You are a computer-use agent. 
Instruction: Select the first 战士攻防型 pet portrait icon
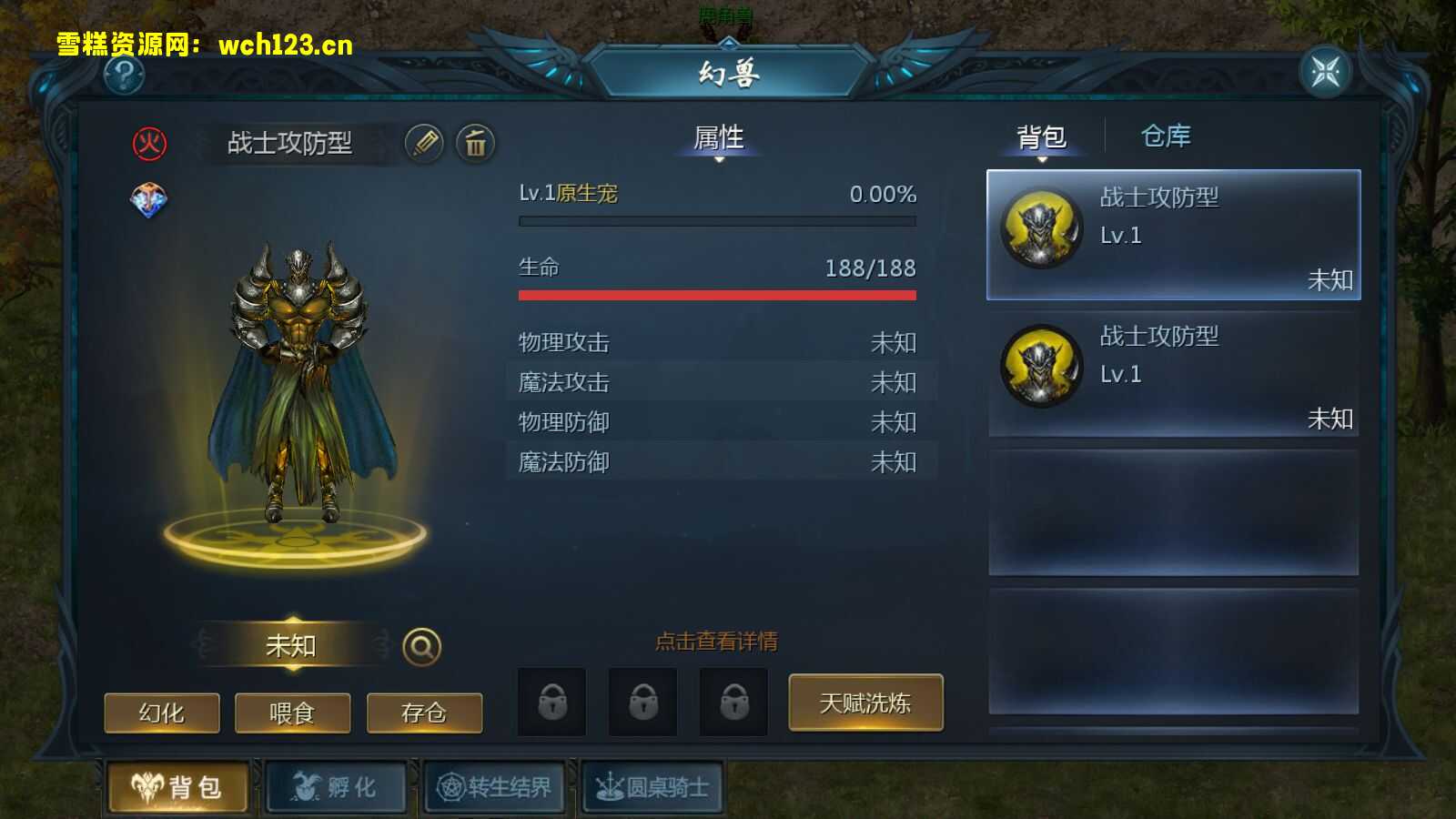pyautogui.click(x=1041, y=227)
